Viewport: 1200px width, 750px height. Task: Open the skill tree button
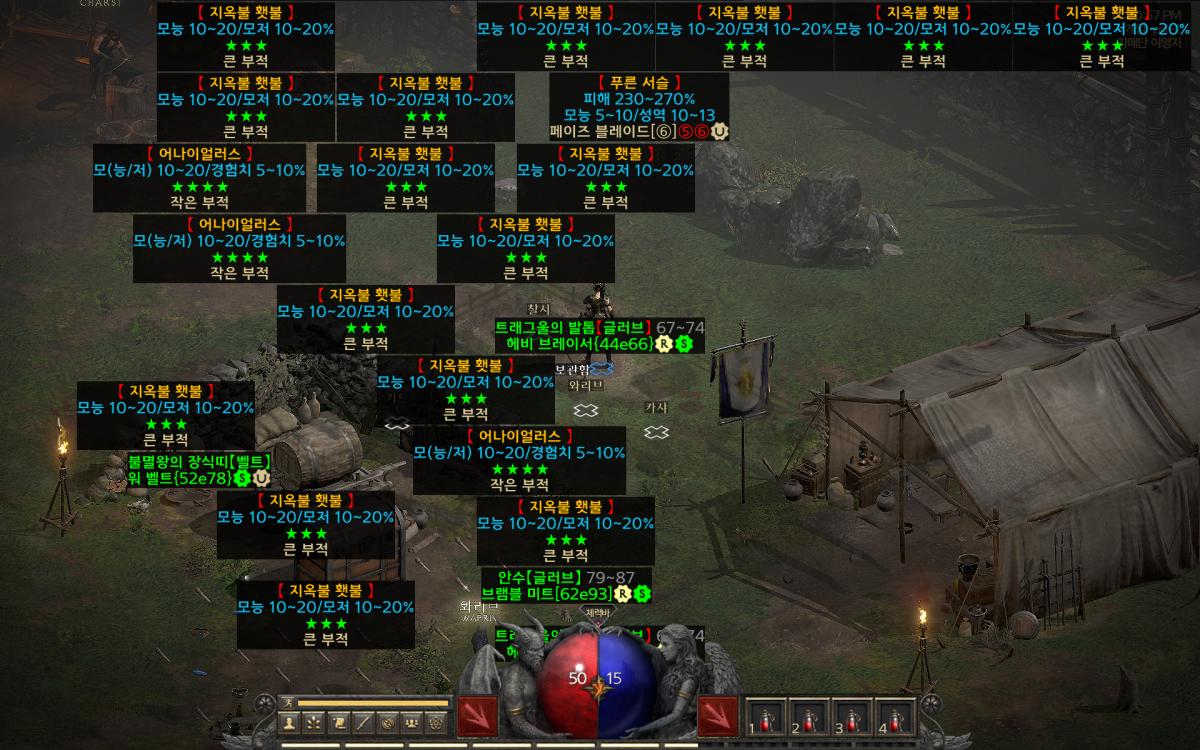313,722
